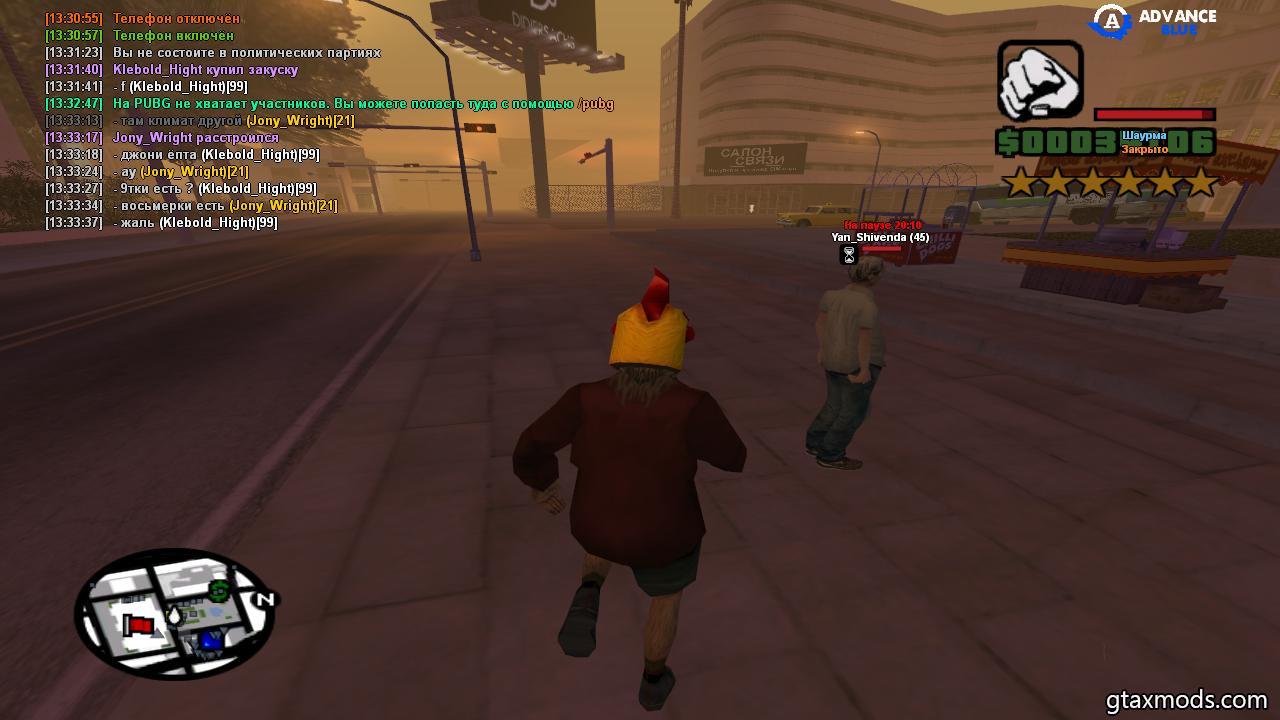Select the fist weapon icon
The width and height of the screenshot is (1280, 720).
coord(1040,80)
